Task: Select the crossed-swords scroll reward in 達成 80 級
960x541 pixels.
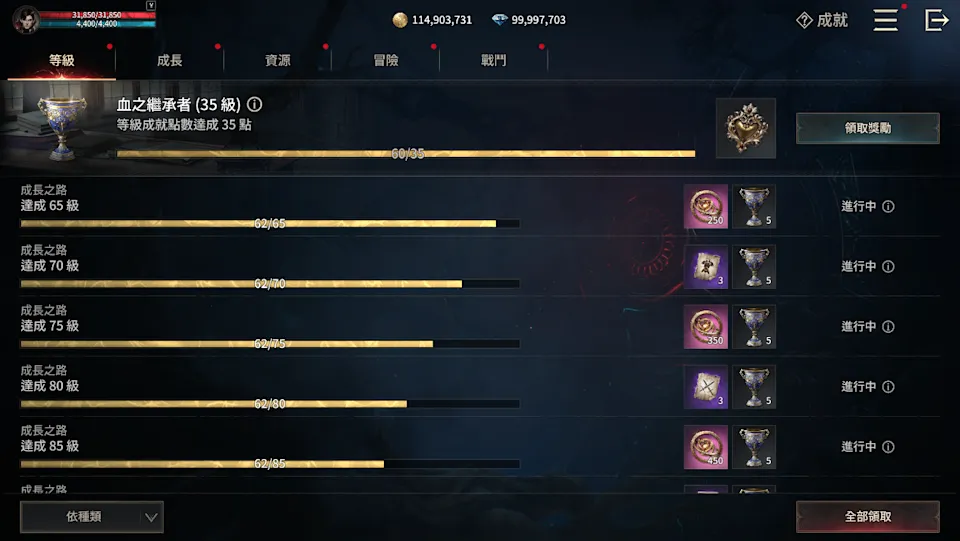Action: (706, 387)
